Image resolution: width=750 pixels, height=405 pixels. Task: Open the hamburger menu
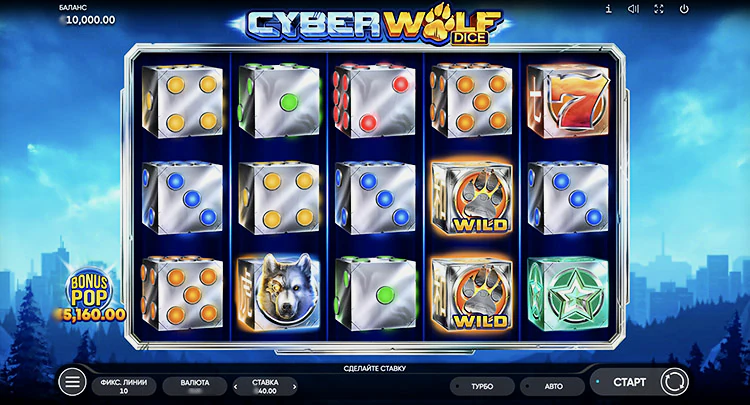pos(72,381)
